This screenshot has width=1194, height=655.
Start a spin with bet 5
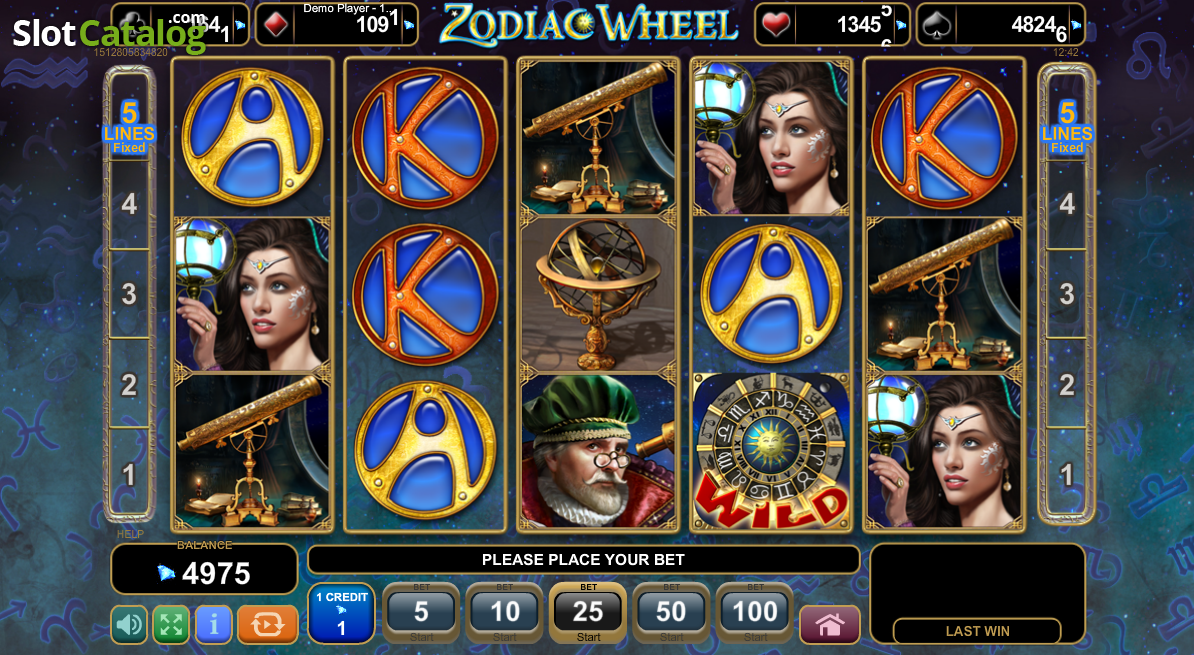[x=421, y=613]
